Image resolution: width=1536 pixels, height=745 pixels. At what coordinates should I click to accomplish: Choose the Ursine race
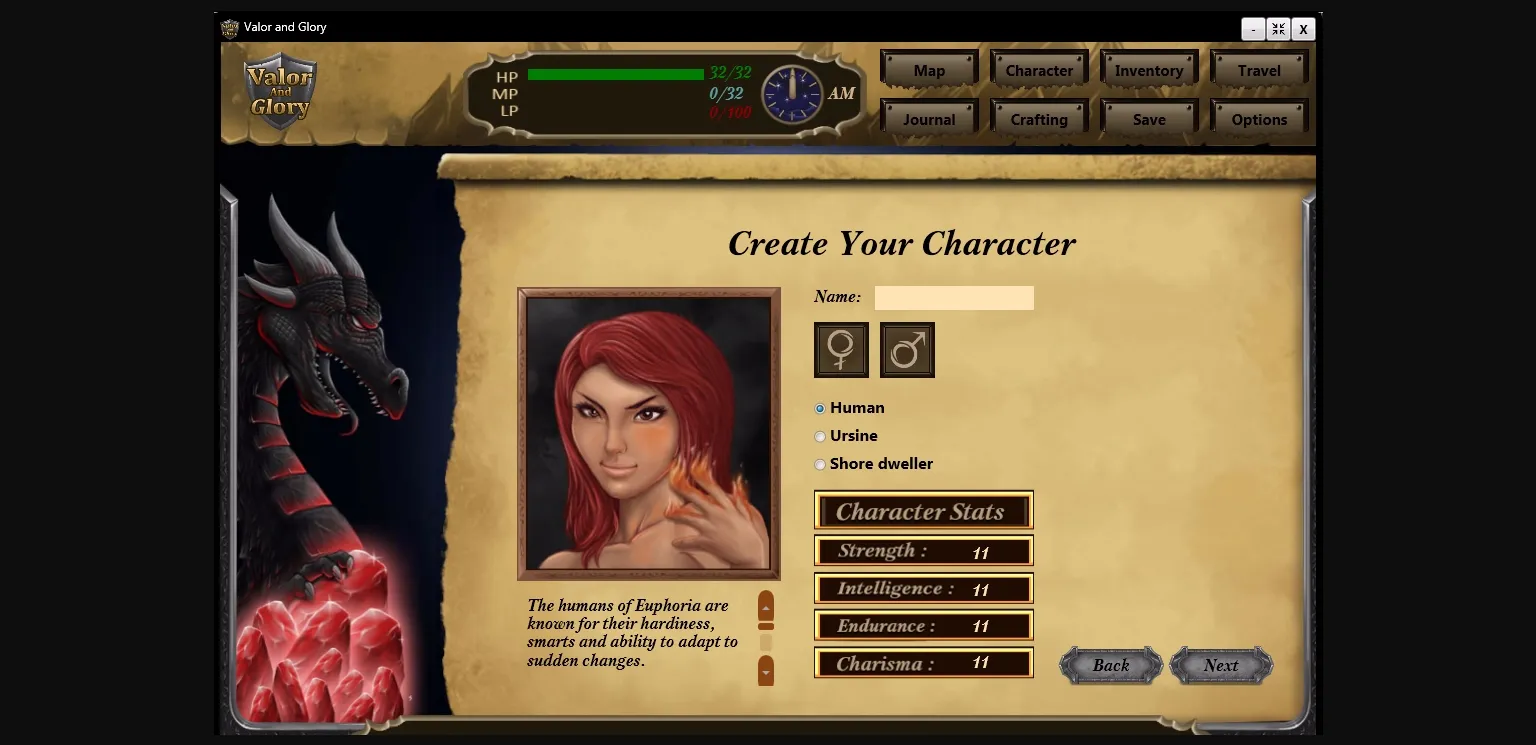click(820, 436)
